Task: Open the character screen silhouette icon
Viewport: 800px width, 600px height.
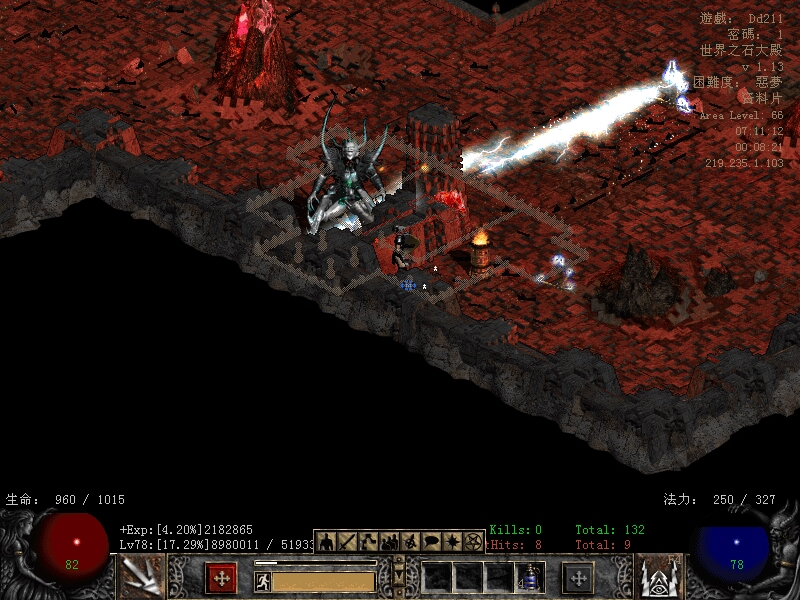Action: 327,541
